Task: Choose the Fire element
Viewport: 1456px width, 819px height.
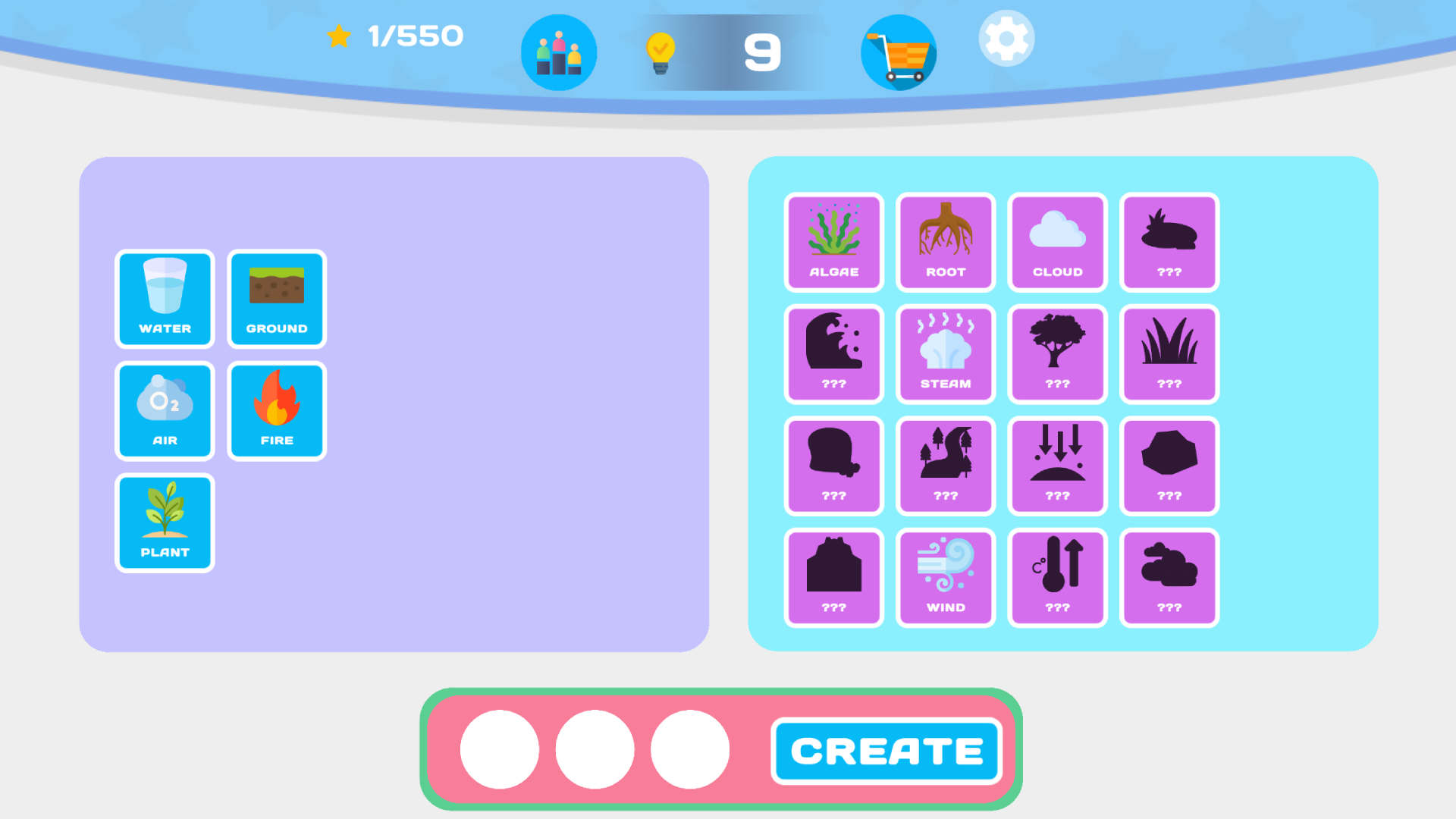Action: click(276, 411)
